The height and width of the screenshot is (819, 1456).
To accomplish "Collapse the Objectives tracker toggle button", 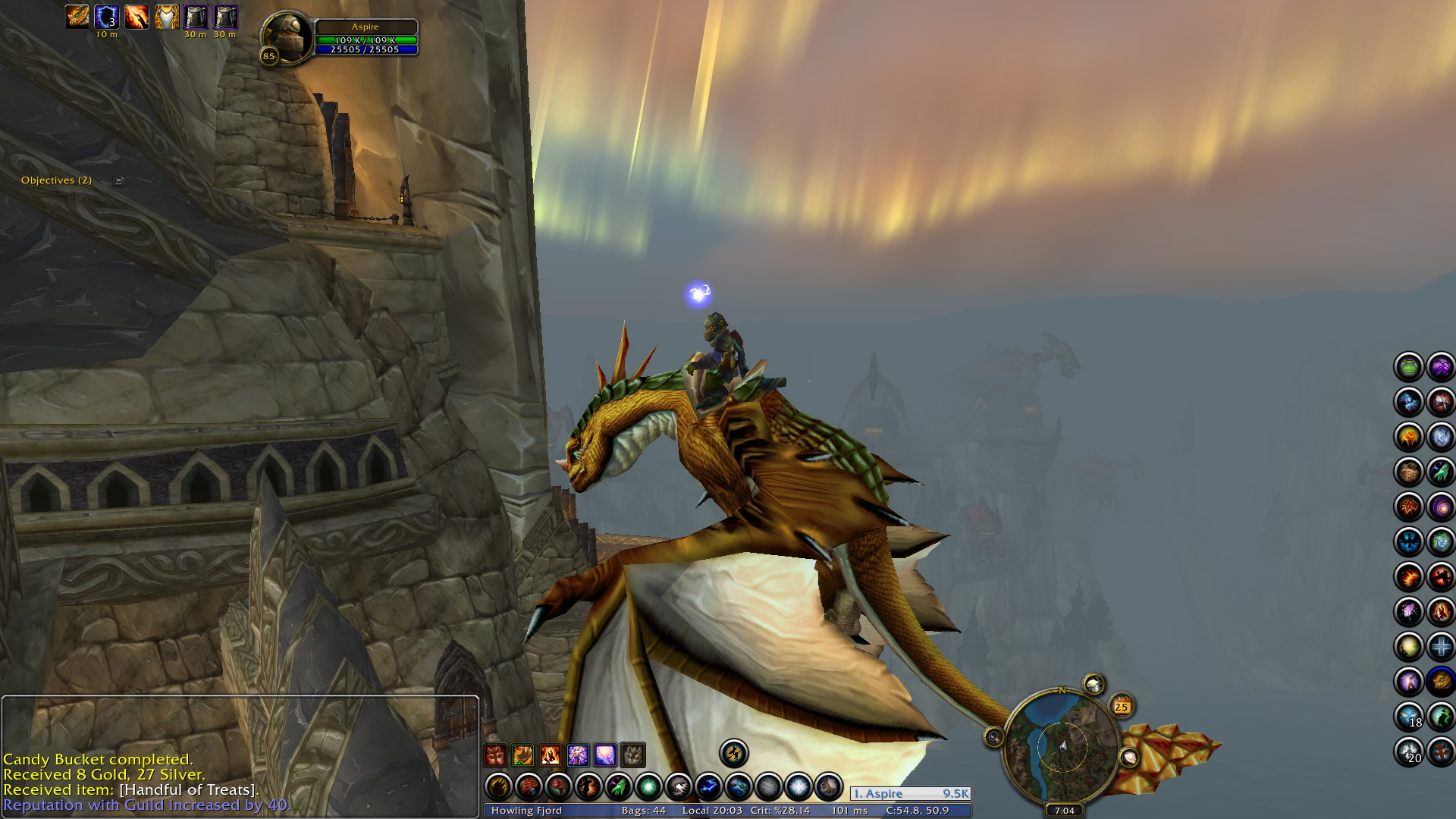I will 118,180.
